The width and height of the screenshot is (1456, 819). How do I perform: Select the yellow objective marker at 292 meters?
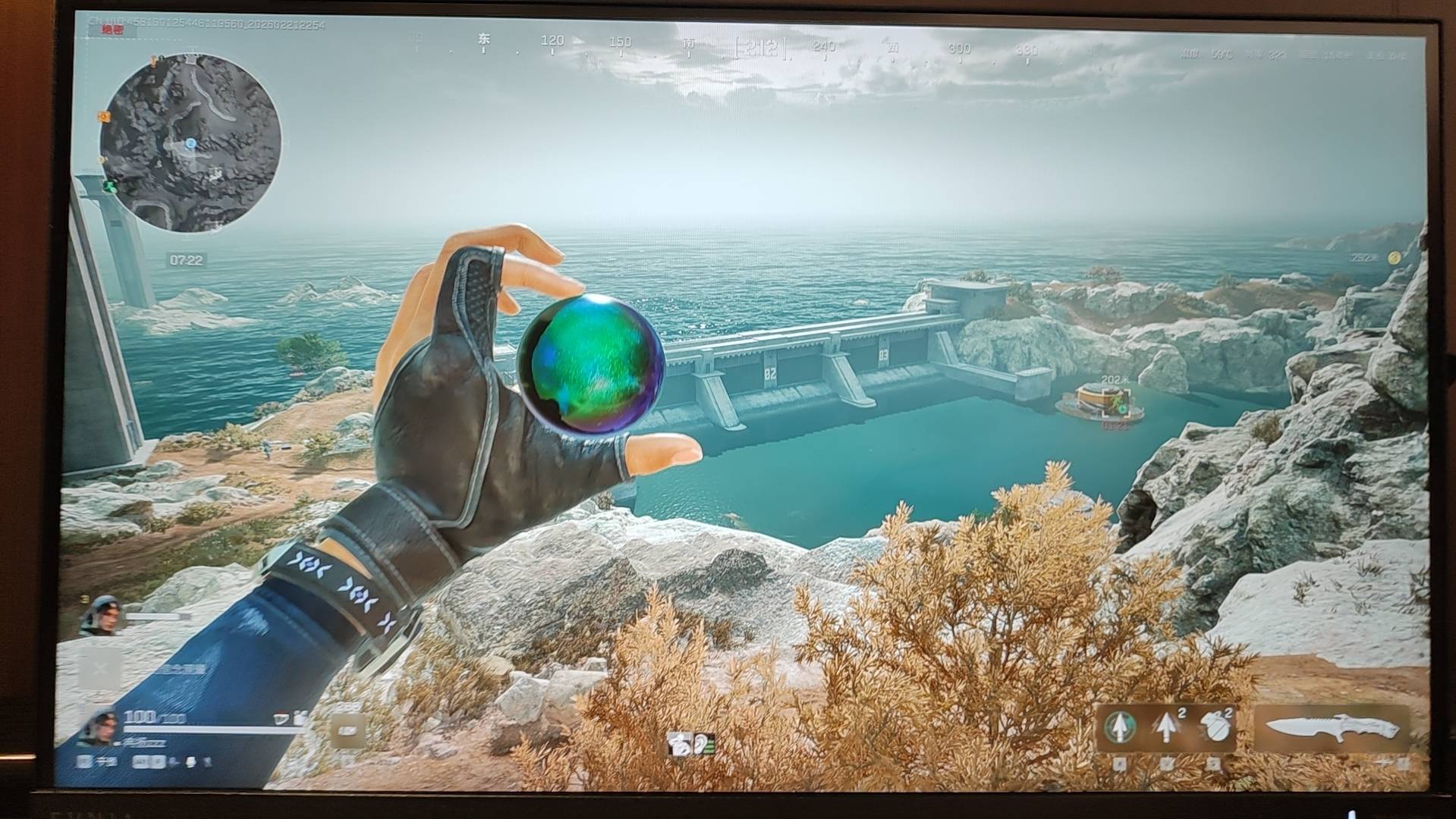click(x=1394, y=258)
